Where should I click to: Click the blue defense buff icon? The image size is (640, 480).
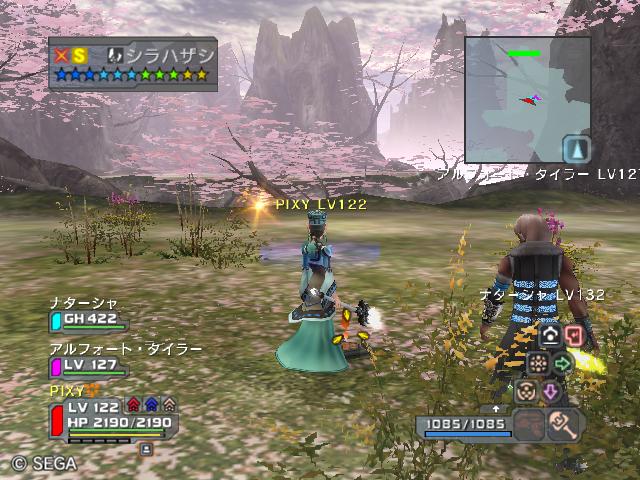(x=151, y=405)
